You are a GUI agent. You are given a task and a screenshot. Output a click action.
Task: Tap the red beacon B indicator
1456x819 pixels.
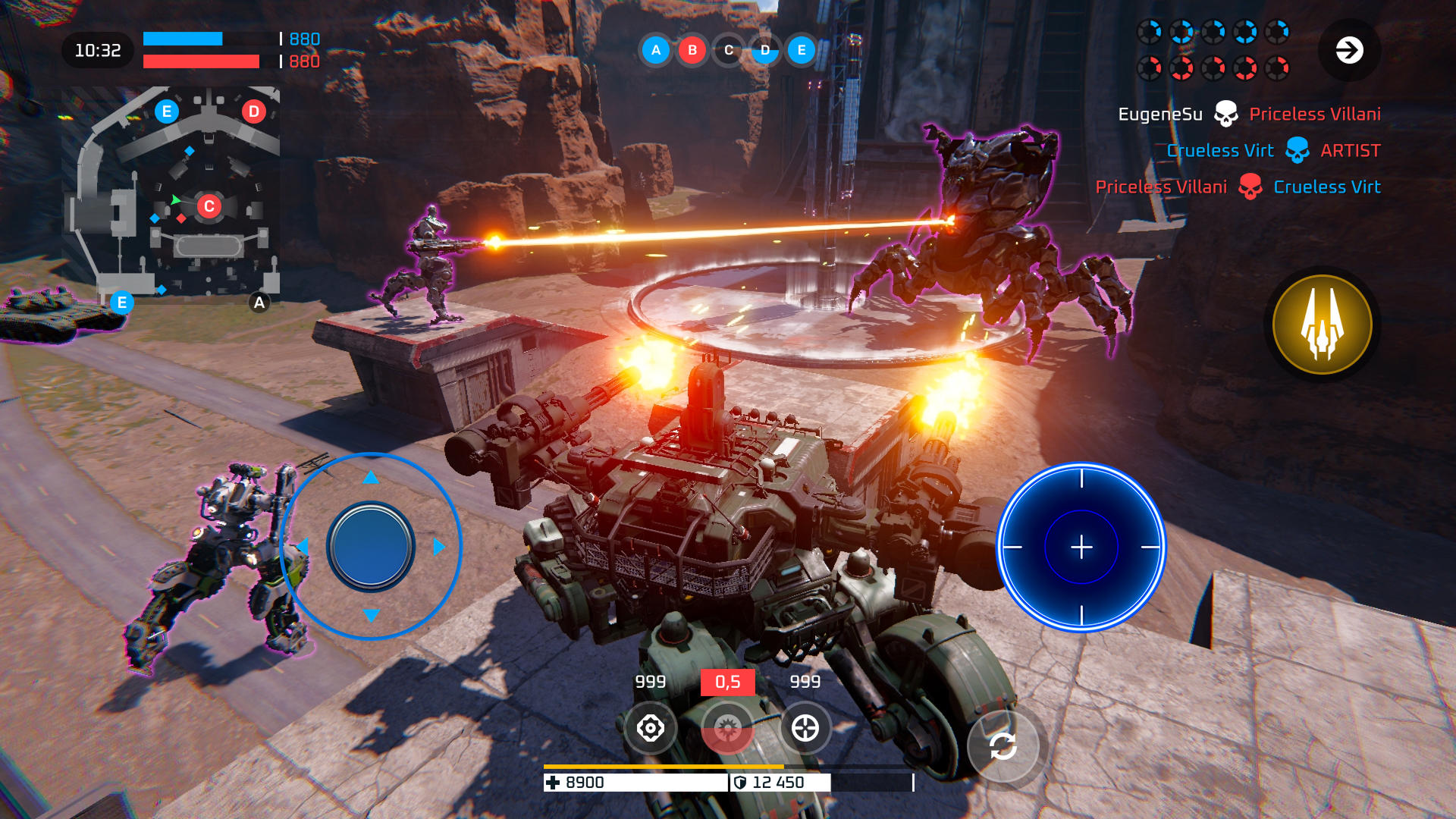tap(692, 51)
